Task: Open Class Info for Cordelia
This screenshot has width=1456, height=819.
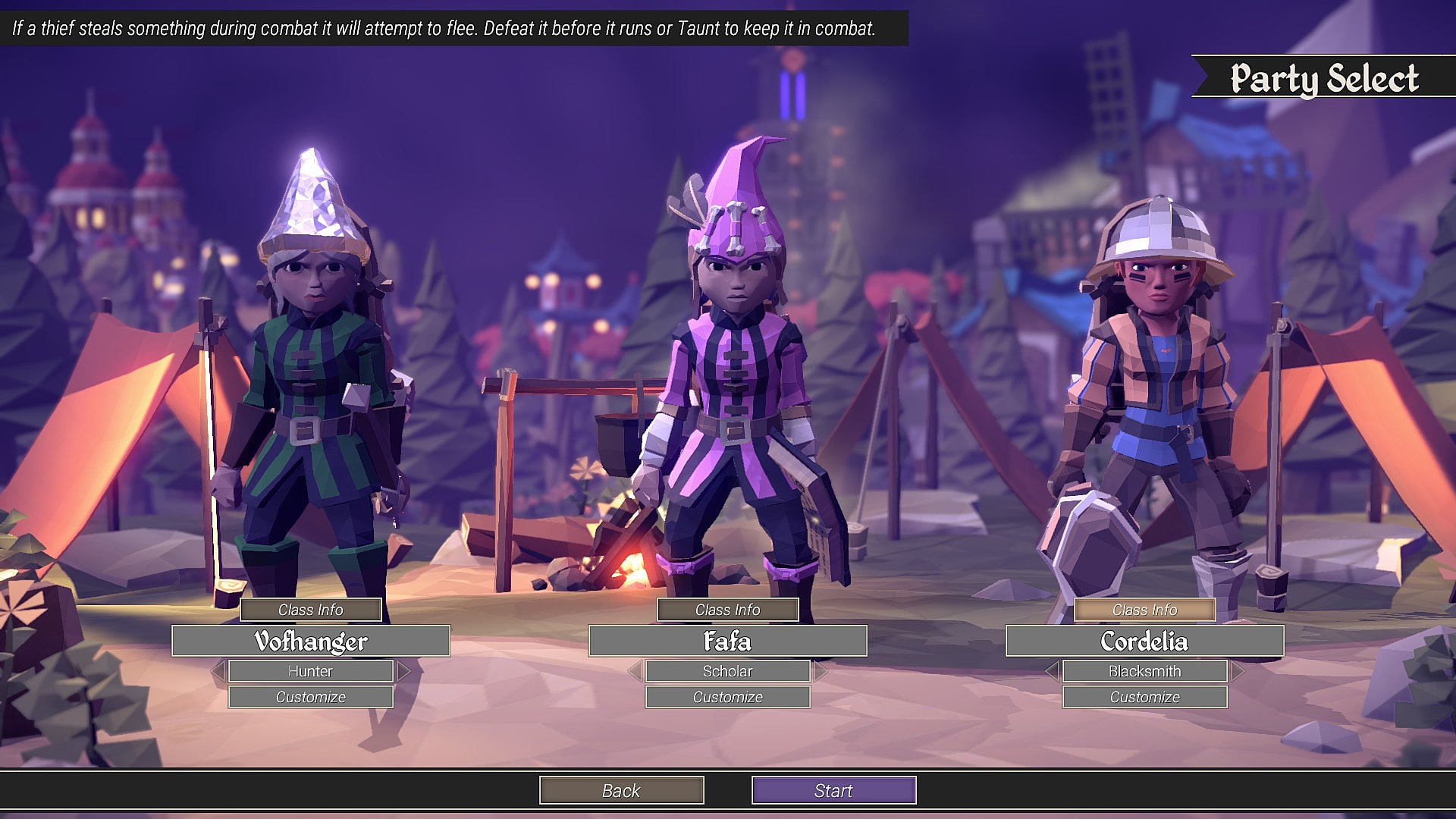Action: click(x=1145, y=610)
